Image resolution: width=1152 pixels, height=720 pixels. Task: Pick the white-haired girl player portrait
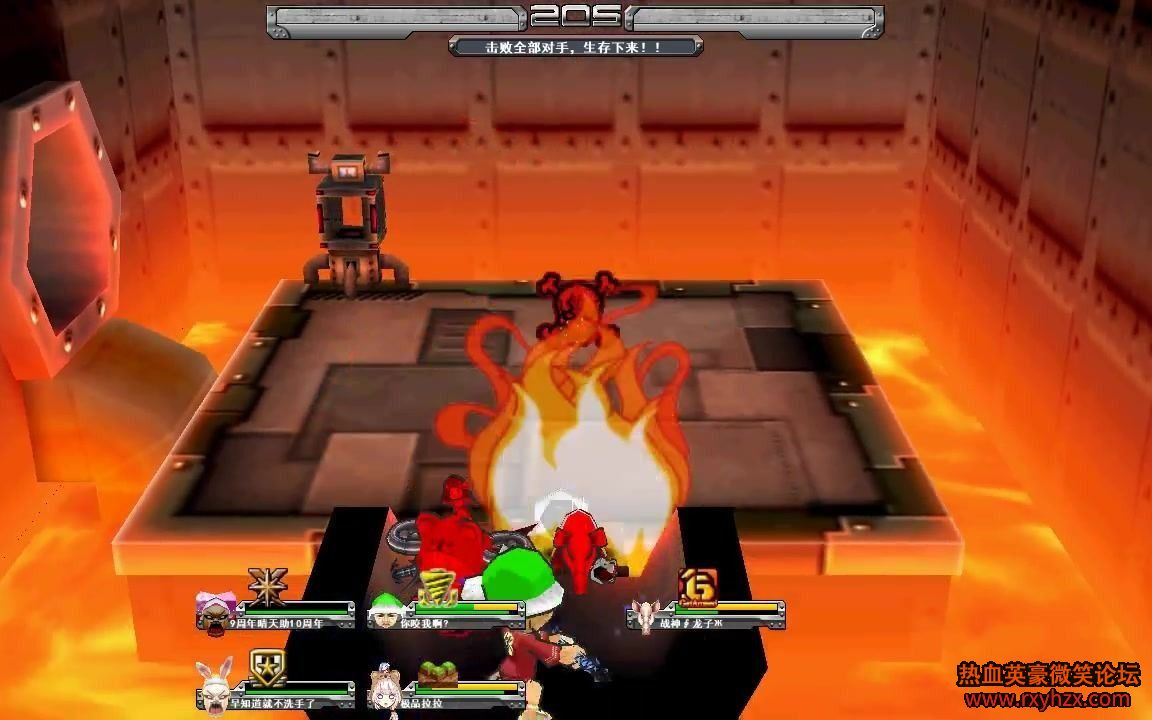387,686
